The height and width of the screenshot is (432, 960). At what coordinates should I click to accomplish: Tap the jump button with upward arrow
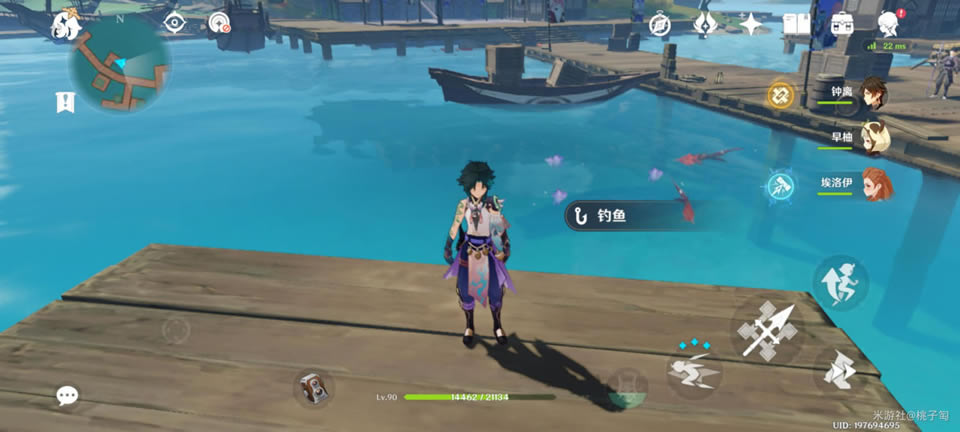tap(840, 282)
